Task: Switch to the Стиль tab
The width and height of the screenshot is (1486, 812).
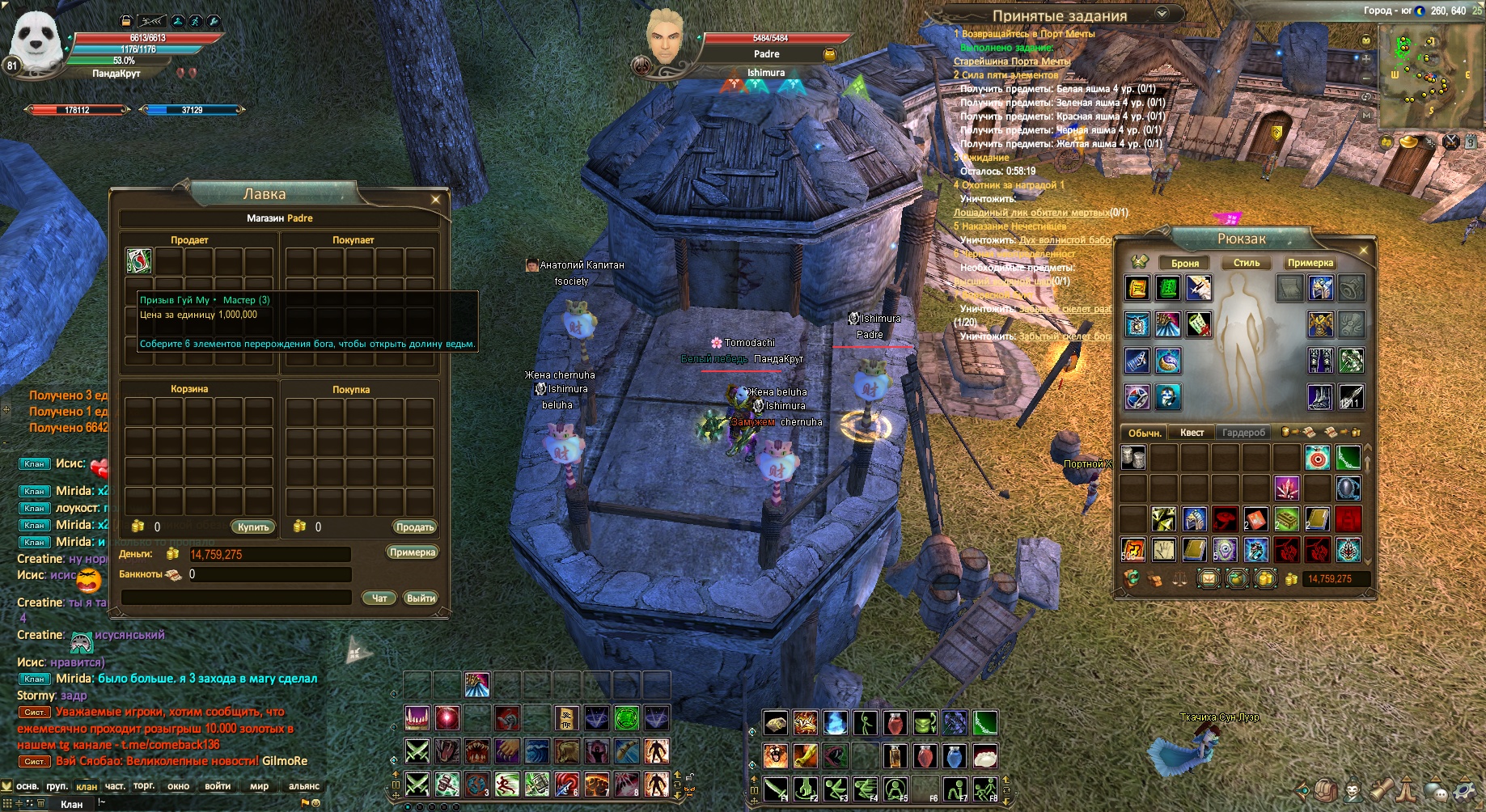Action: click(x=1247, y=263)
